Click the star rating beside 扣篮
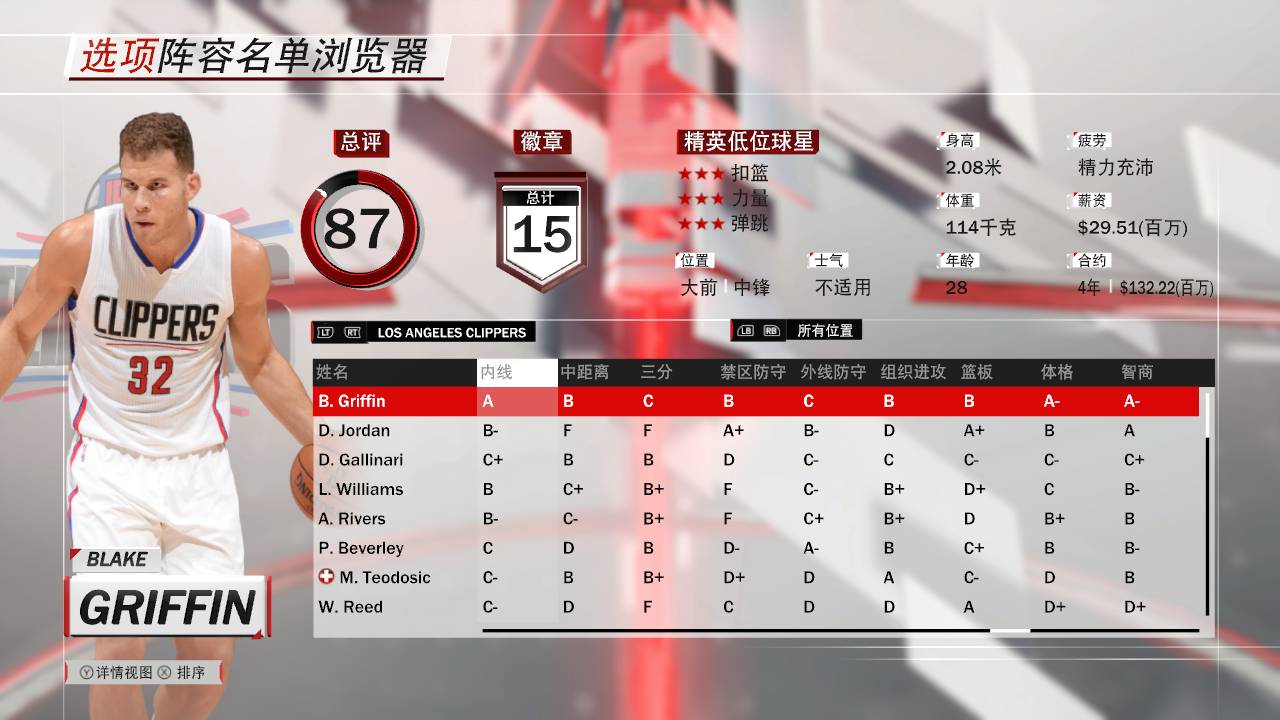Screen dimensions: 1280x720 (700, 172)
